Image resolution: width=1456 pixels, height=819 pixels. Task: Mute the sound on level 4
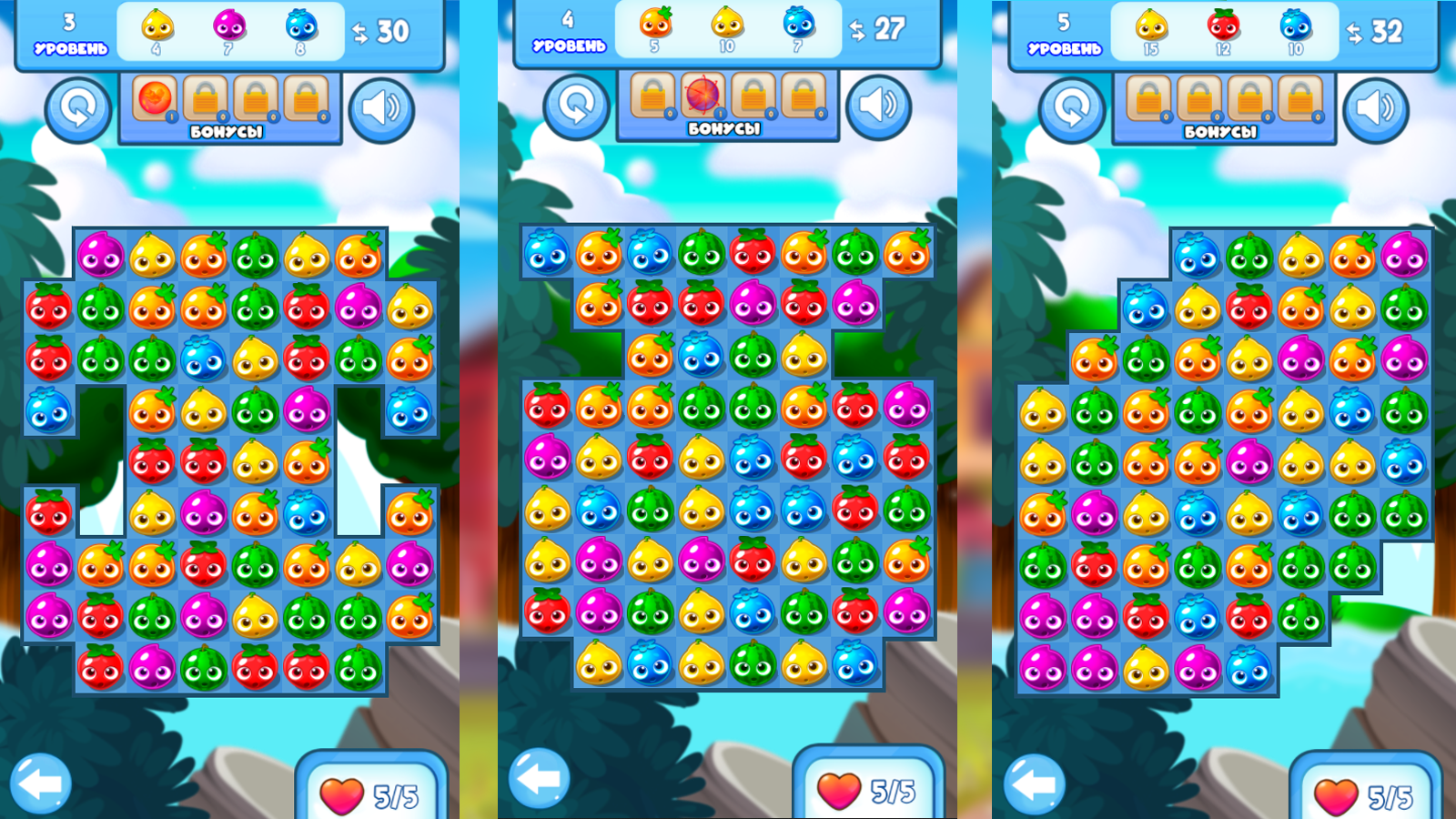tap(881, 106)
